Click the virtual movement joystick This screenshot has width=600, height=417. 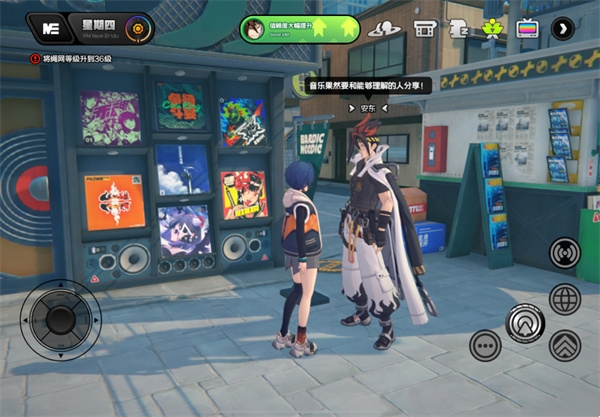coord(62,320)
